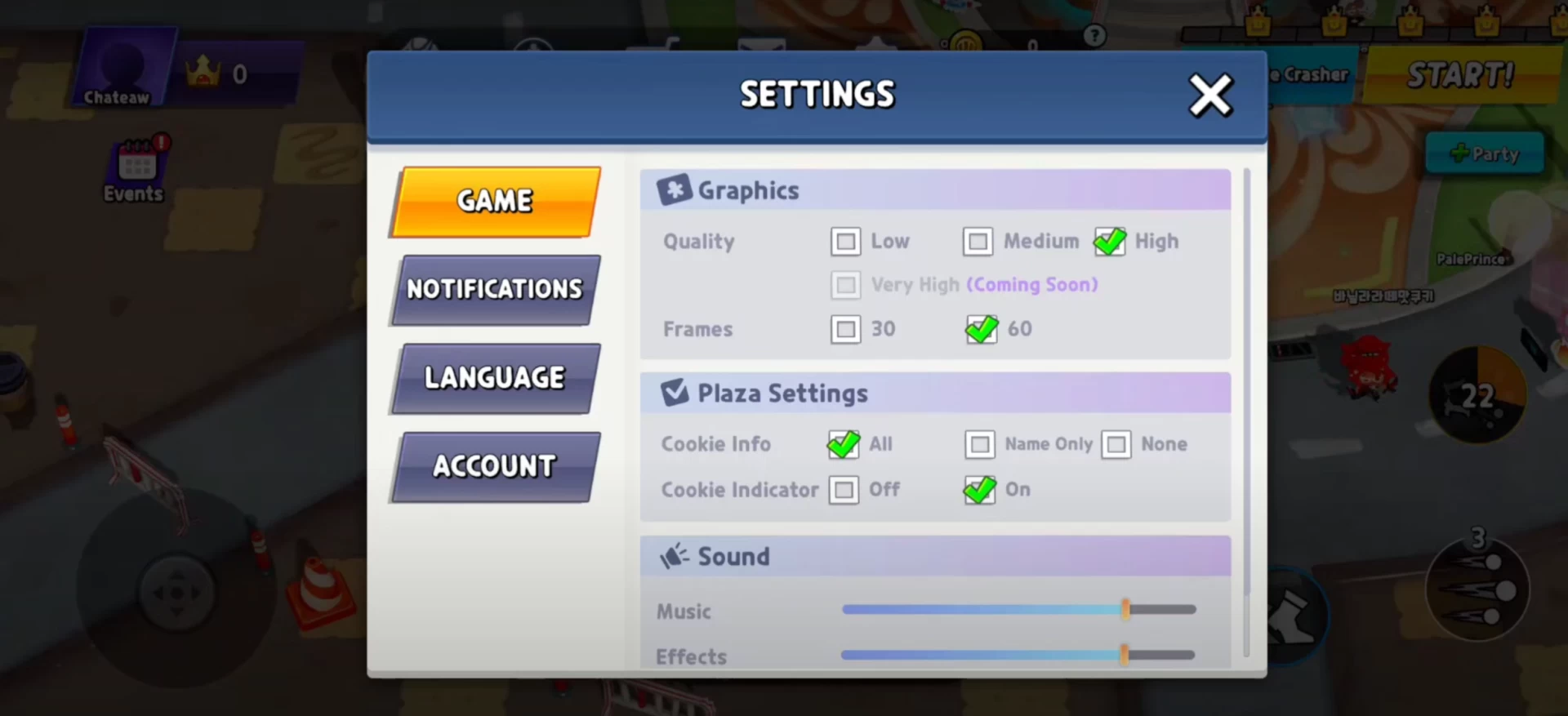
Task: Close the Settings window
Action: pyautogui.click(x=1209, y=96)
